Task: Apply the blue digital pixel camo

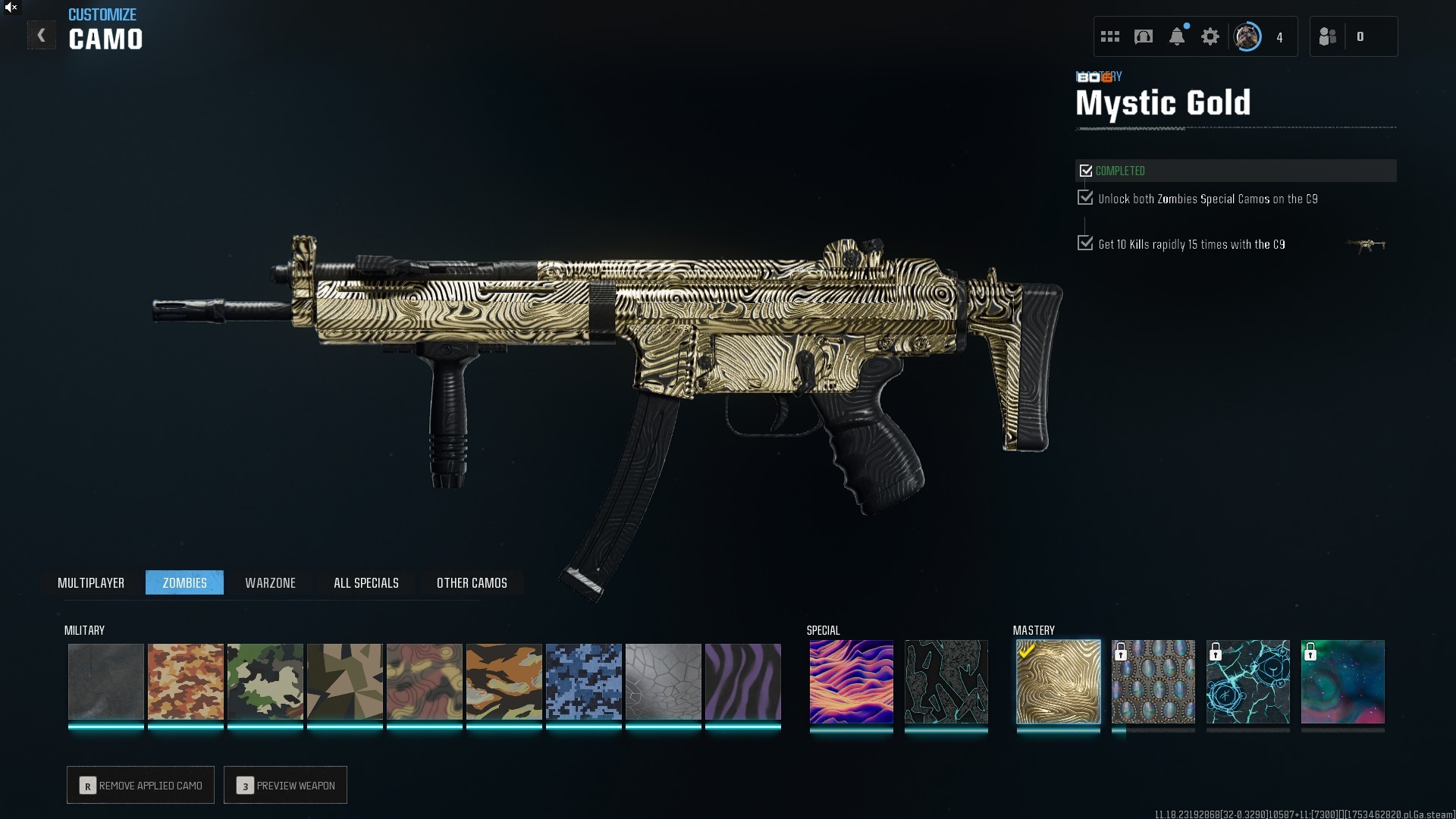Action: tap(583, 681)
